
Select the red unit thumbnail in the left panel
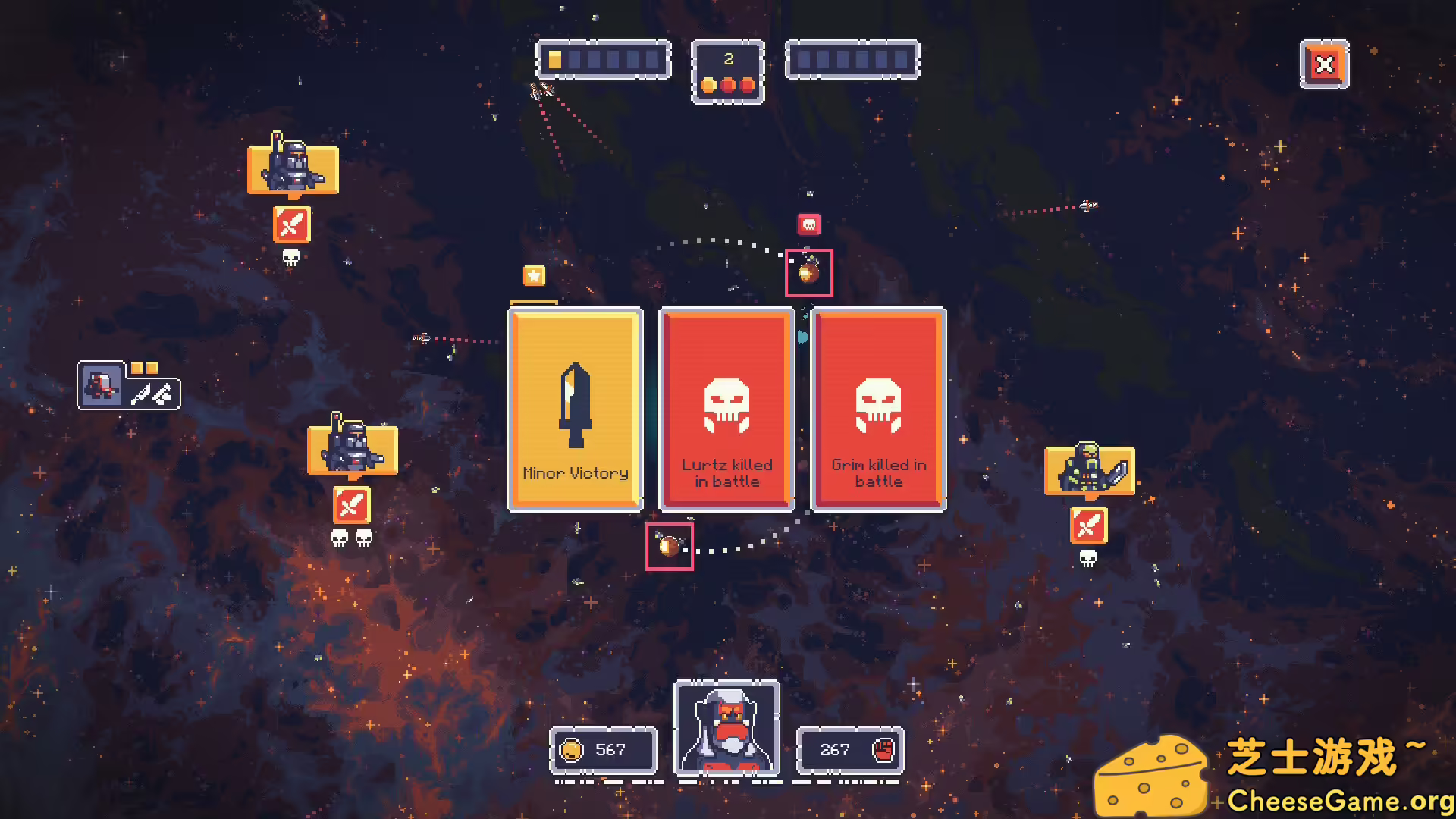[x=102, y=385]
